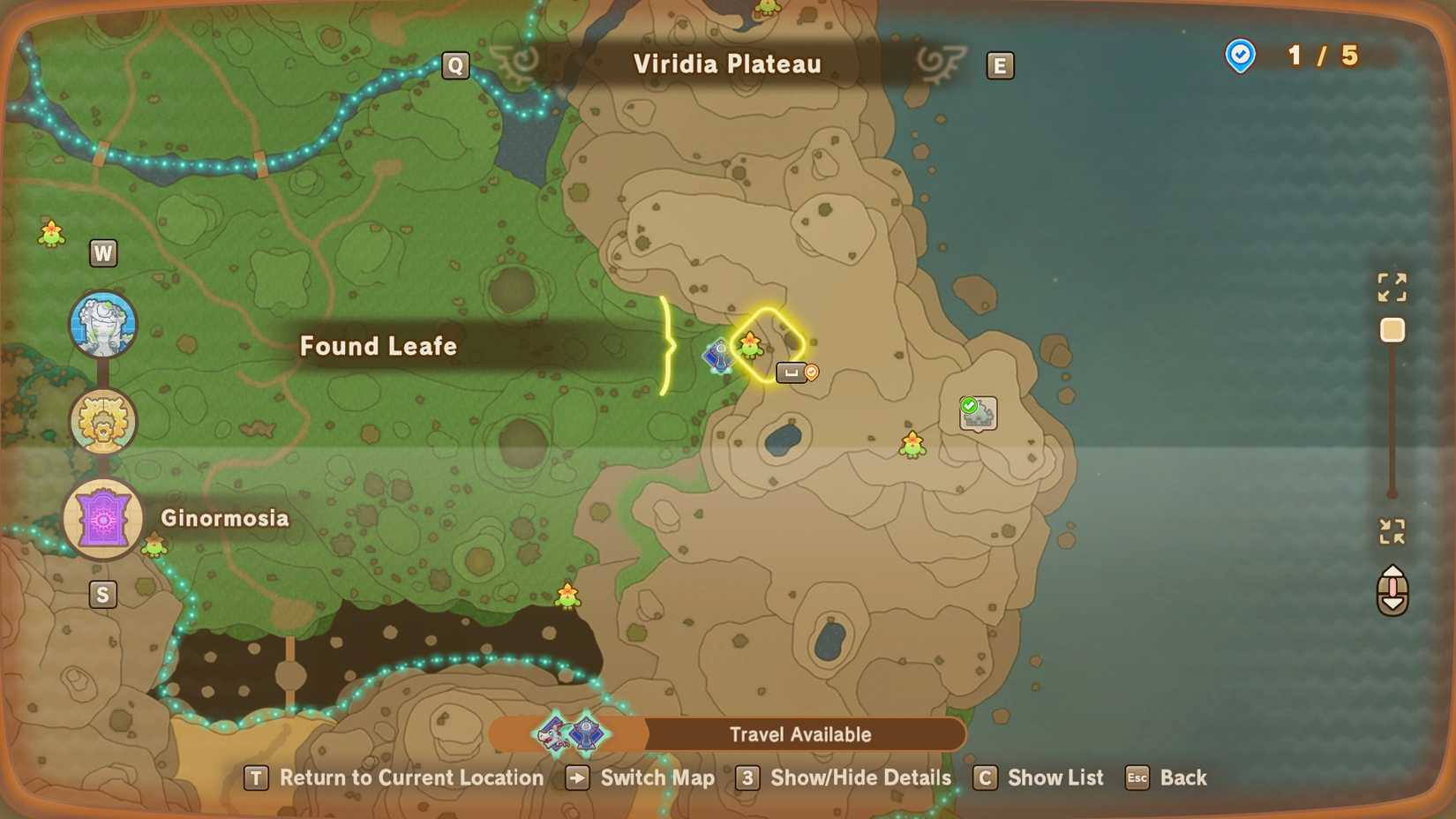Viewport: 1456px width, 819px height.
Task: Pan the map south with the S key button
Action: [x=103, y=594]
